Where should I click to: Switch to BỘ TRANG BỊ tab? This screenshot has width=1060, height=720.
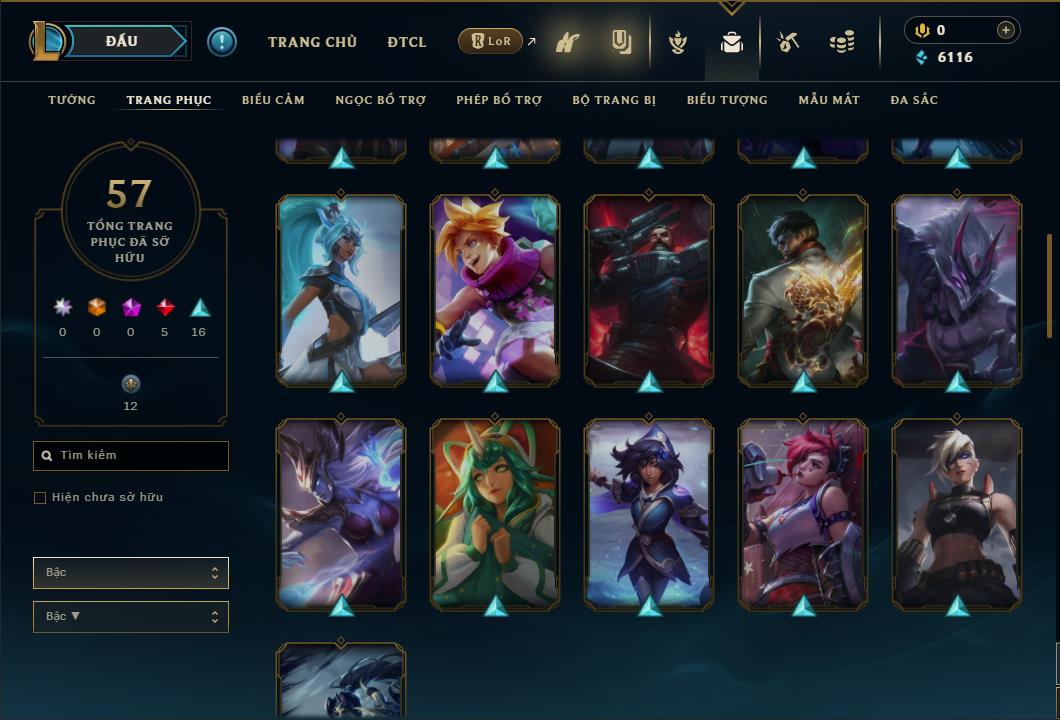pos(614,100)
